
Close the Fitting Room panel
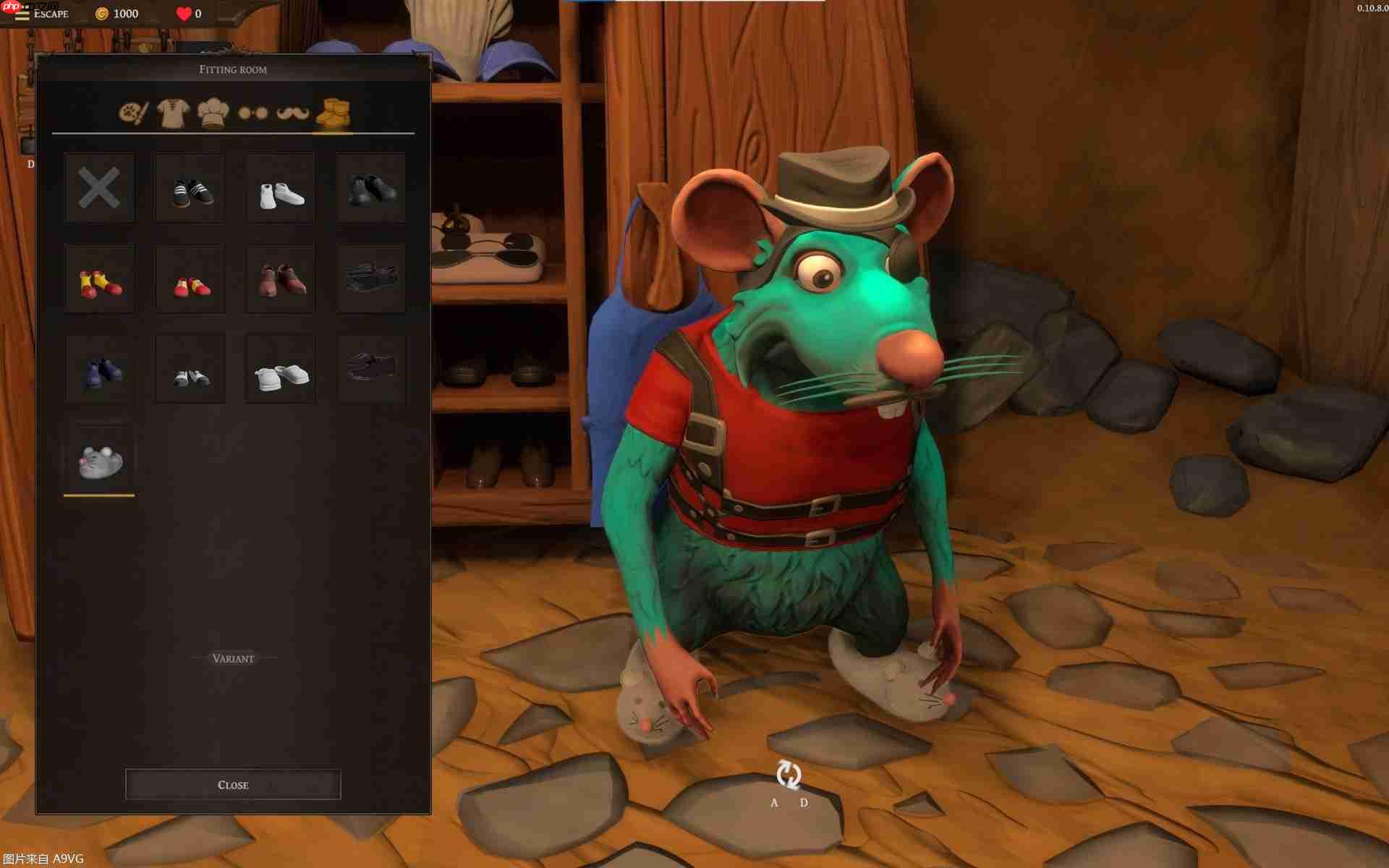point(233,785)
